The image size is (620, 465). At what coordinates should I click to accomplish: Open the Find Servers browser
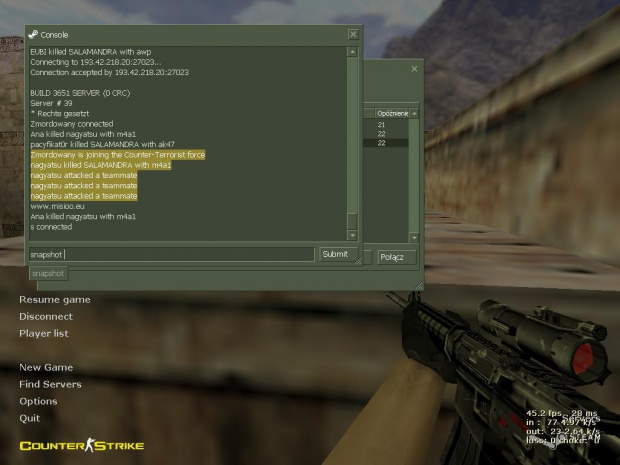(50, 385)
